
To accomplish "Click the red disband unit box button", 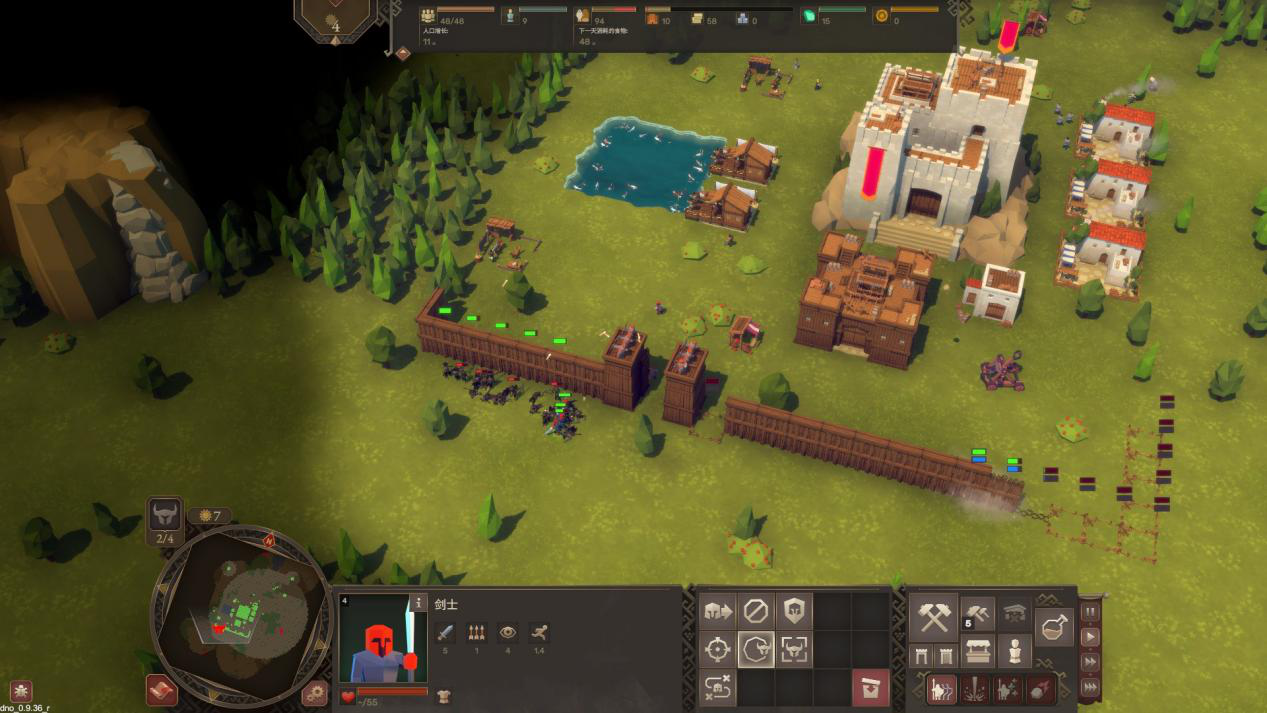I will (871, 688).
